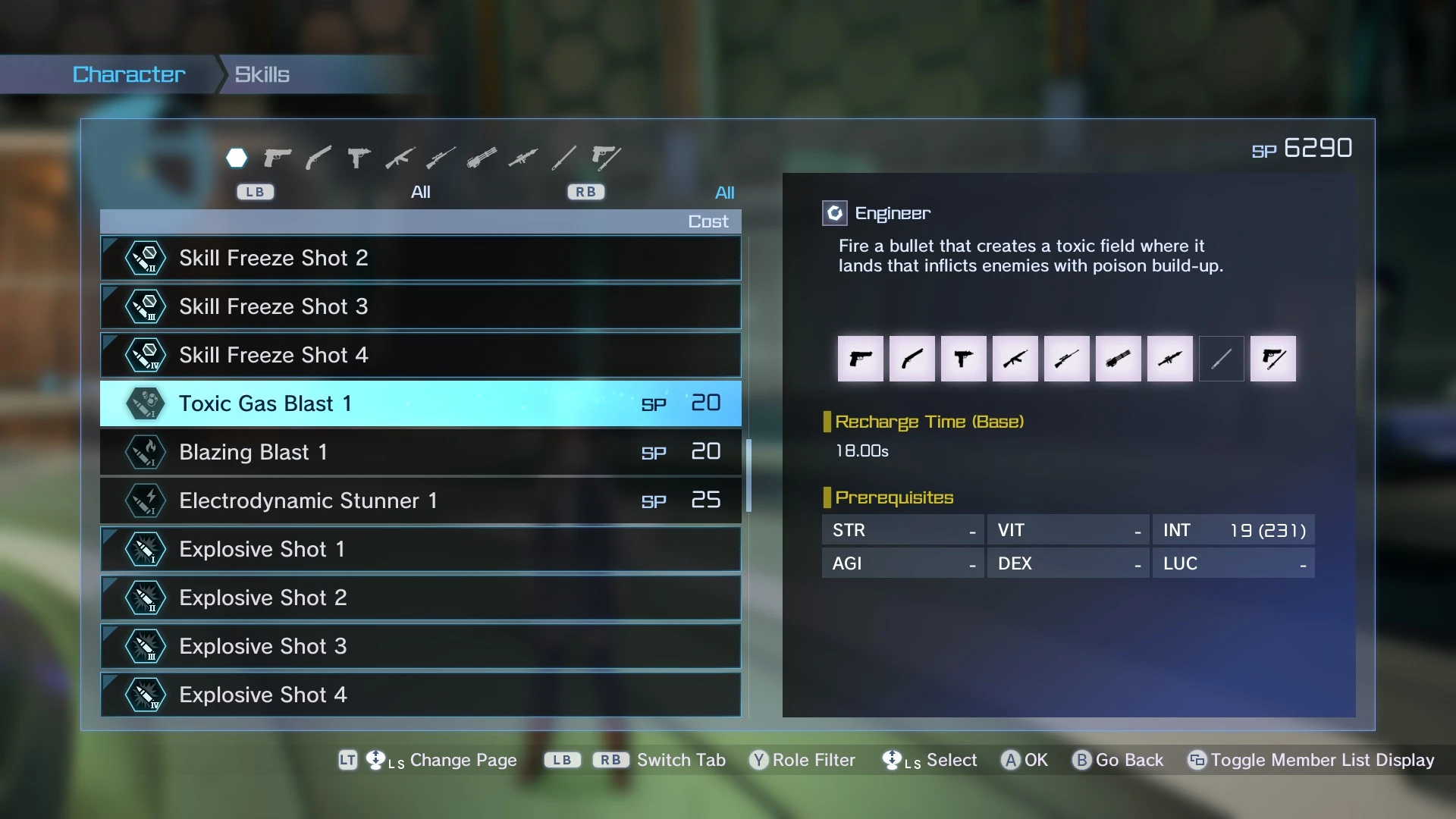Open the All role filter
The height and width of the screenshot is (819, 1456).
[724, 193]
